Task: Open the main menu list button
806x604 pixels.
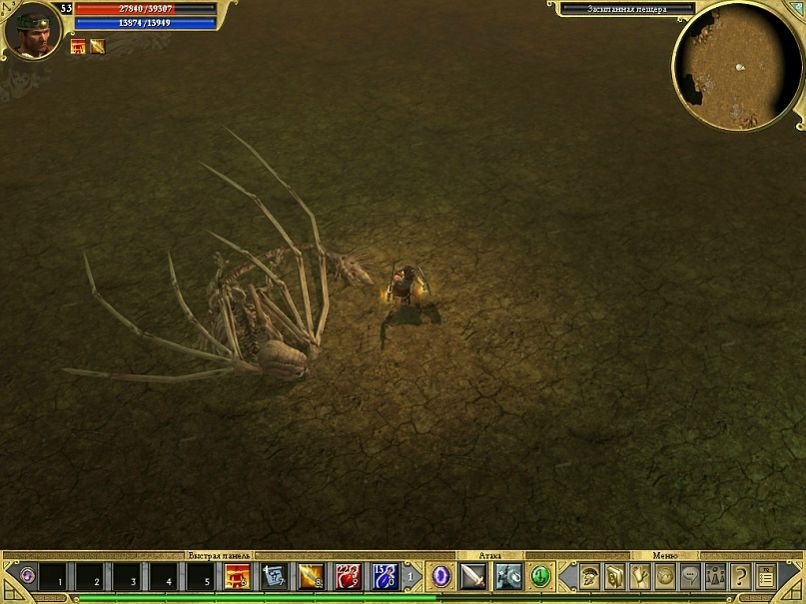Action: pyautogui.click(x=766, y=576)
